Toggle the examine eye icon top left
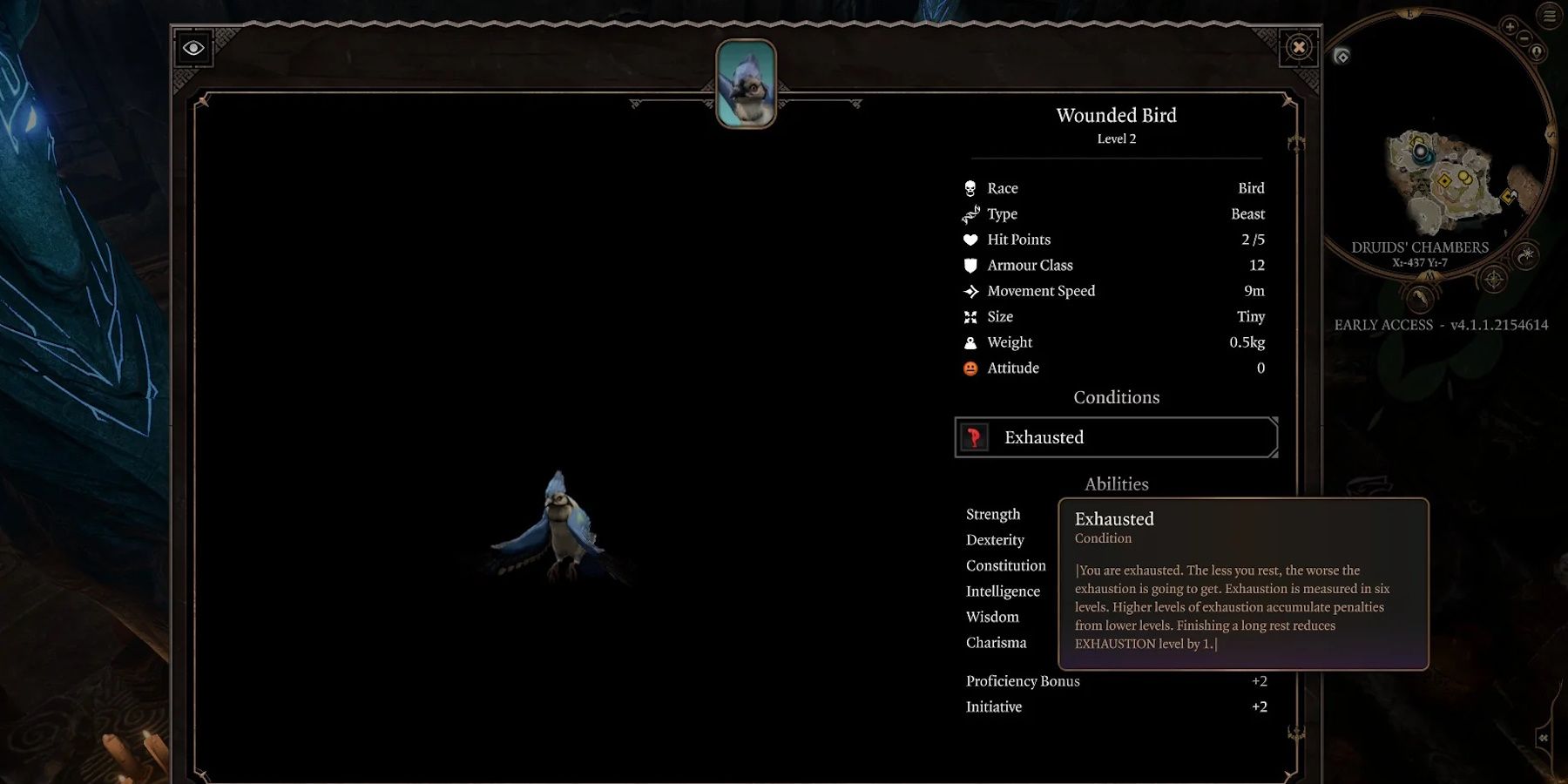 pos(192,48)
